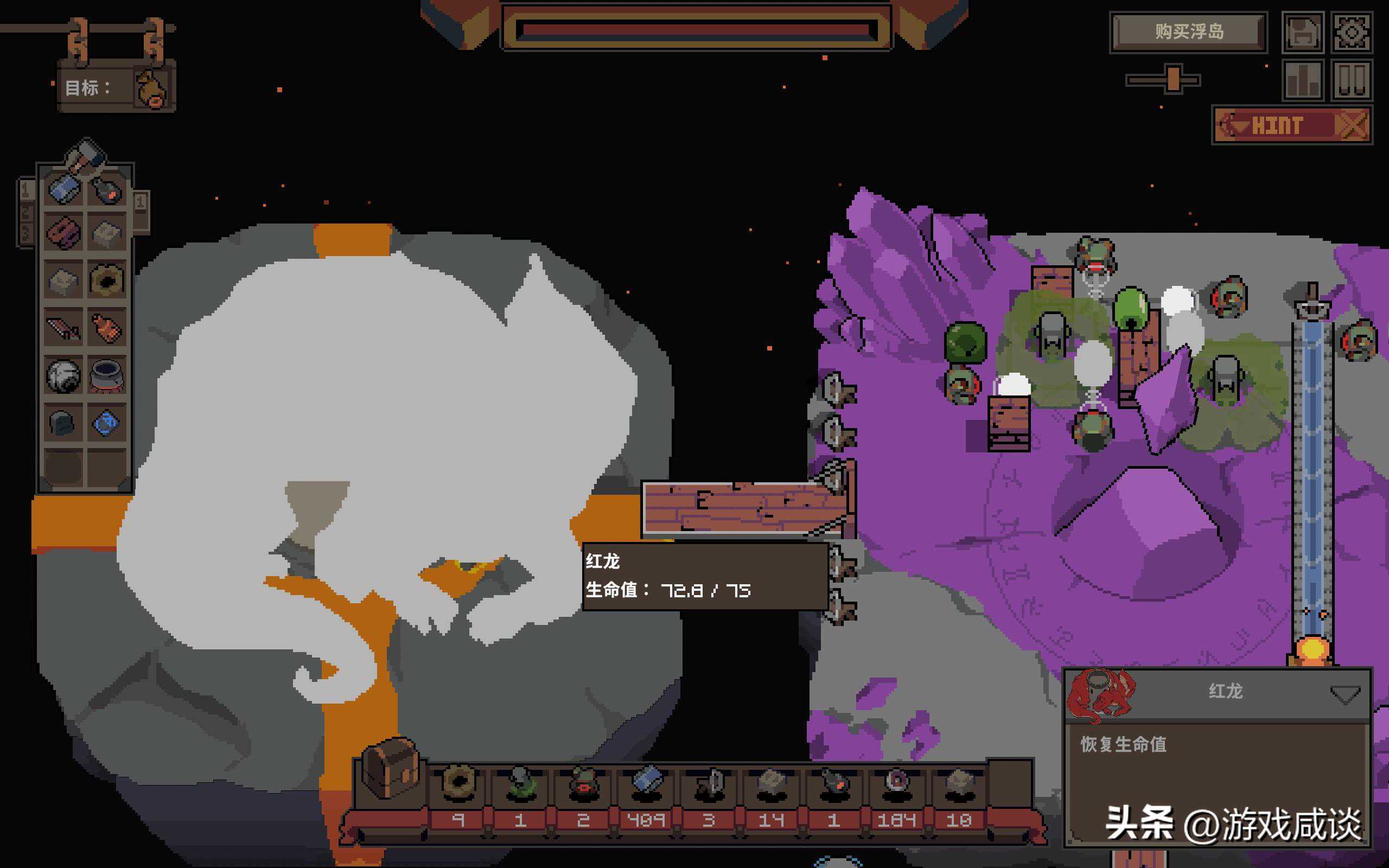Save the game with the floppy disk icon
The width and height of the screenshot is (1389, 868).
pyautogui.click(x=1302, y=32)
